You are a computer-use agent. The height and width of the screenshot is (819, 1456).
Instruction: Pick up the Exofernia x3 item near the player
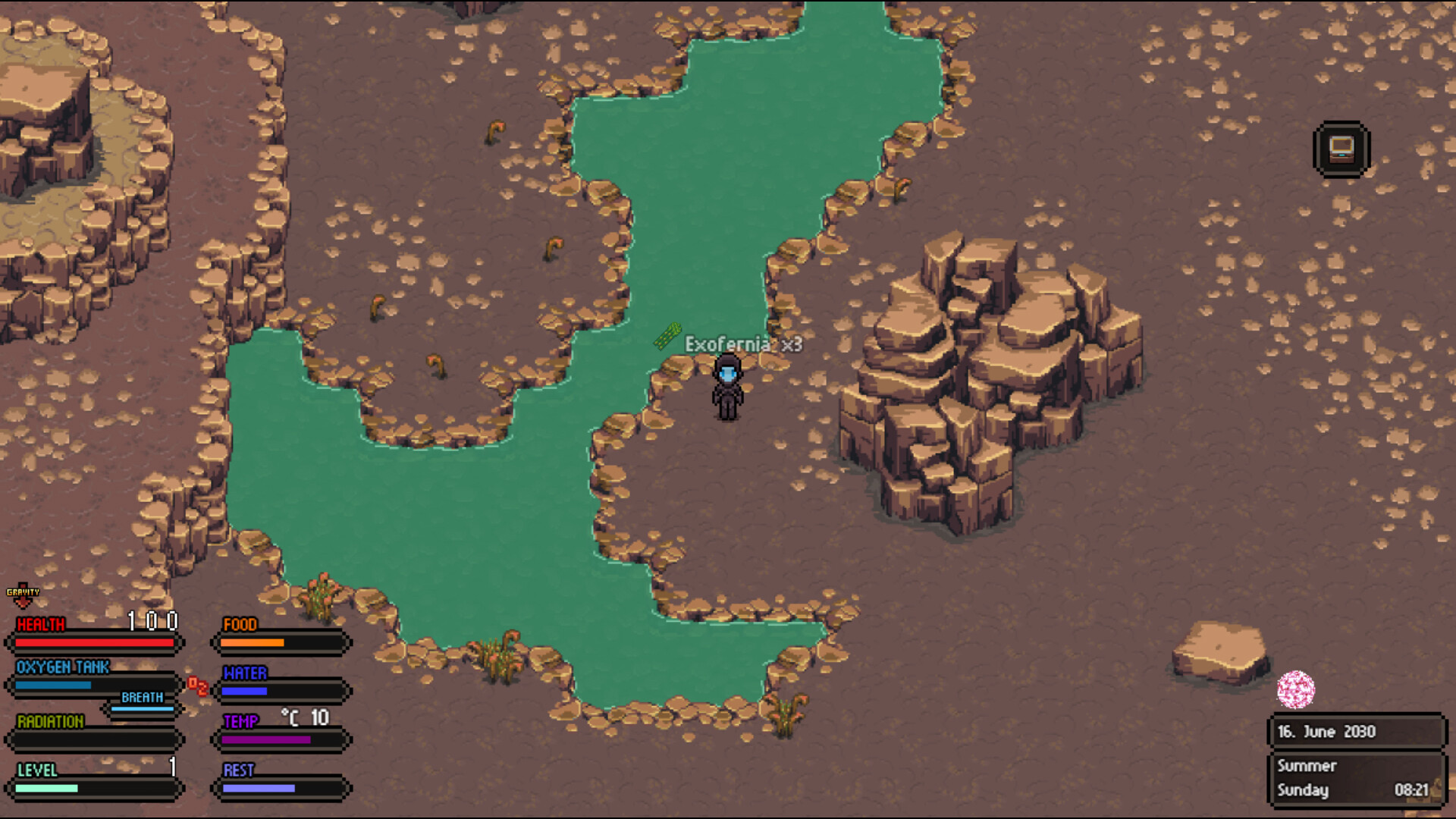tap(666, 337)
